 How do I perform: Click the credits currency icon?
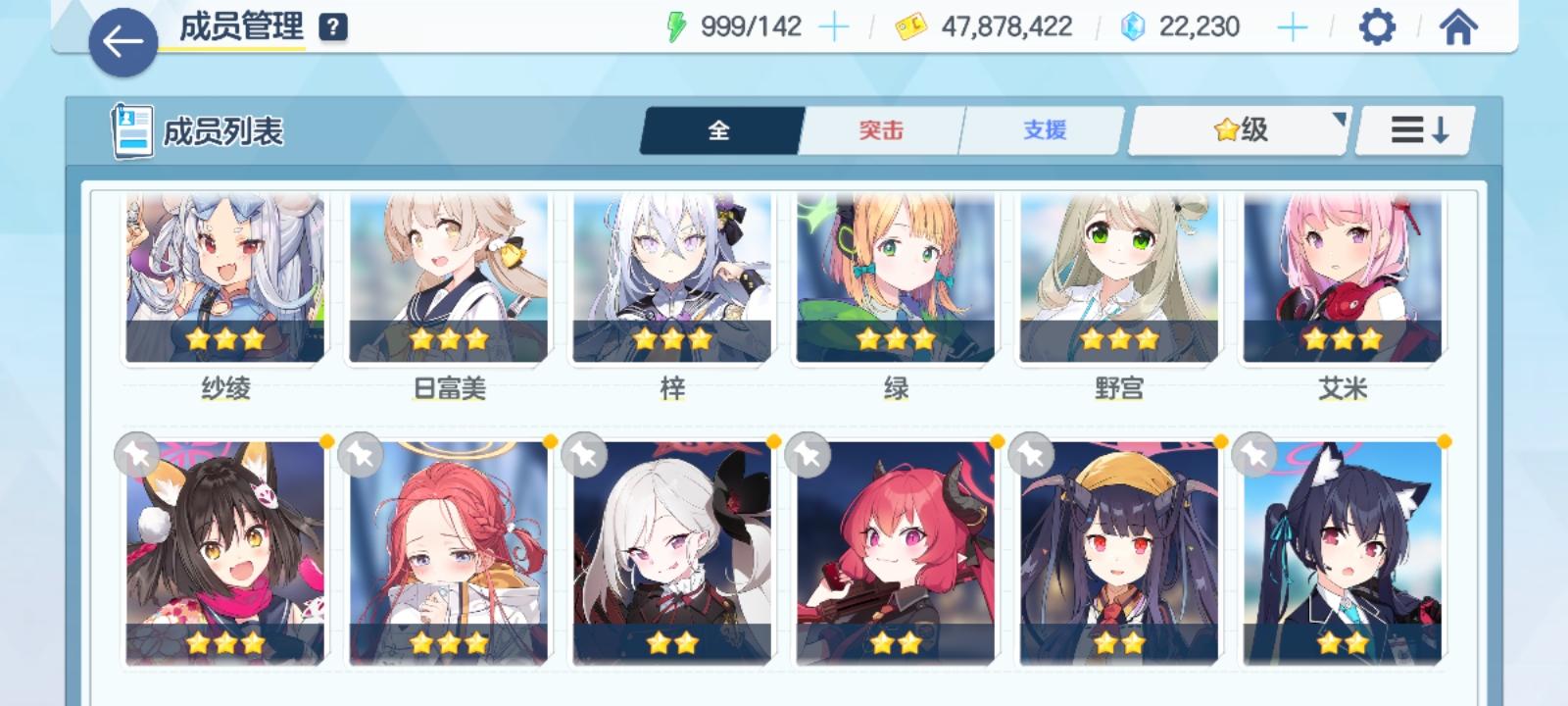click(910, 26)
